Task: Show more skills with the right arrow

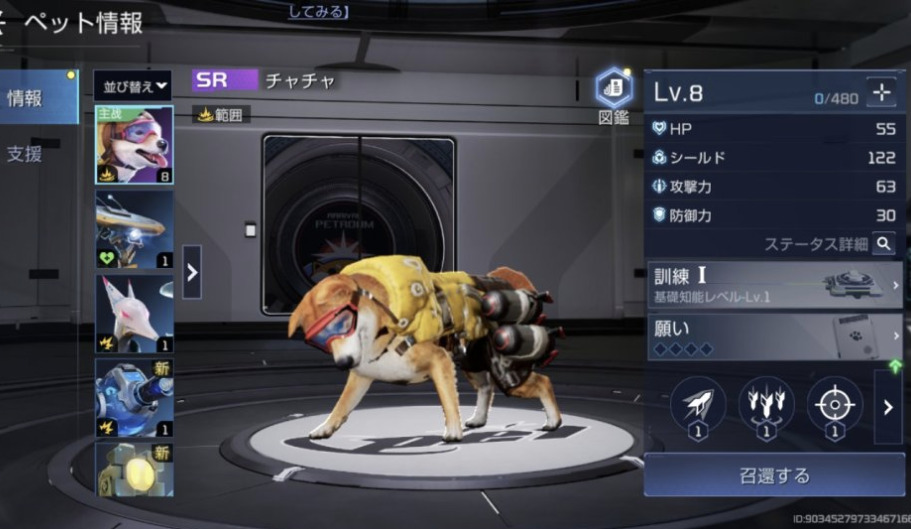Action: (x=888, y=407)
